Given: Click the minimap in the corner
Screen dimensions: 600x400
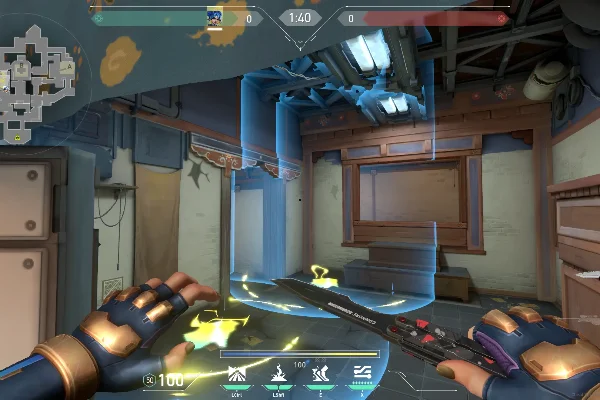Looking at the screenshot, I should tap(39, 76).
